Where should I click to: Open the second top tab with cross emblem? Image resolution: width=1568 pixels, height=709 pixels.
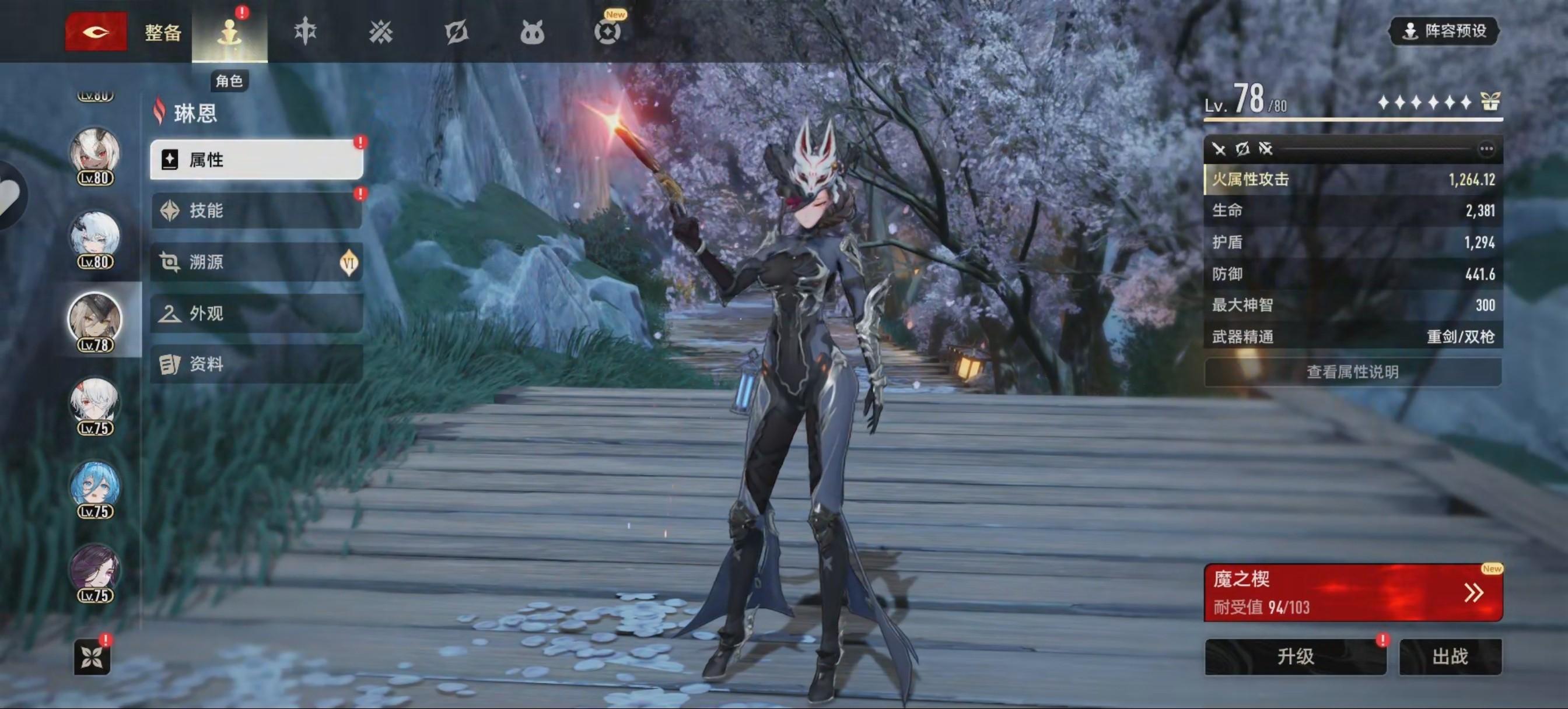305,31
